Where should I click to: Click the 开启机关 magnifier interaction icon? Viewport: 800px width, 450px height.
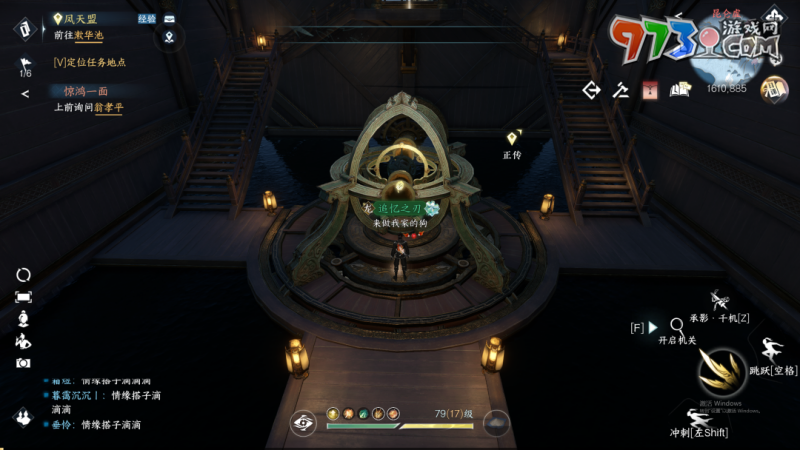click(x=677, y=324)
